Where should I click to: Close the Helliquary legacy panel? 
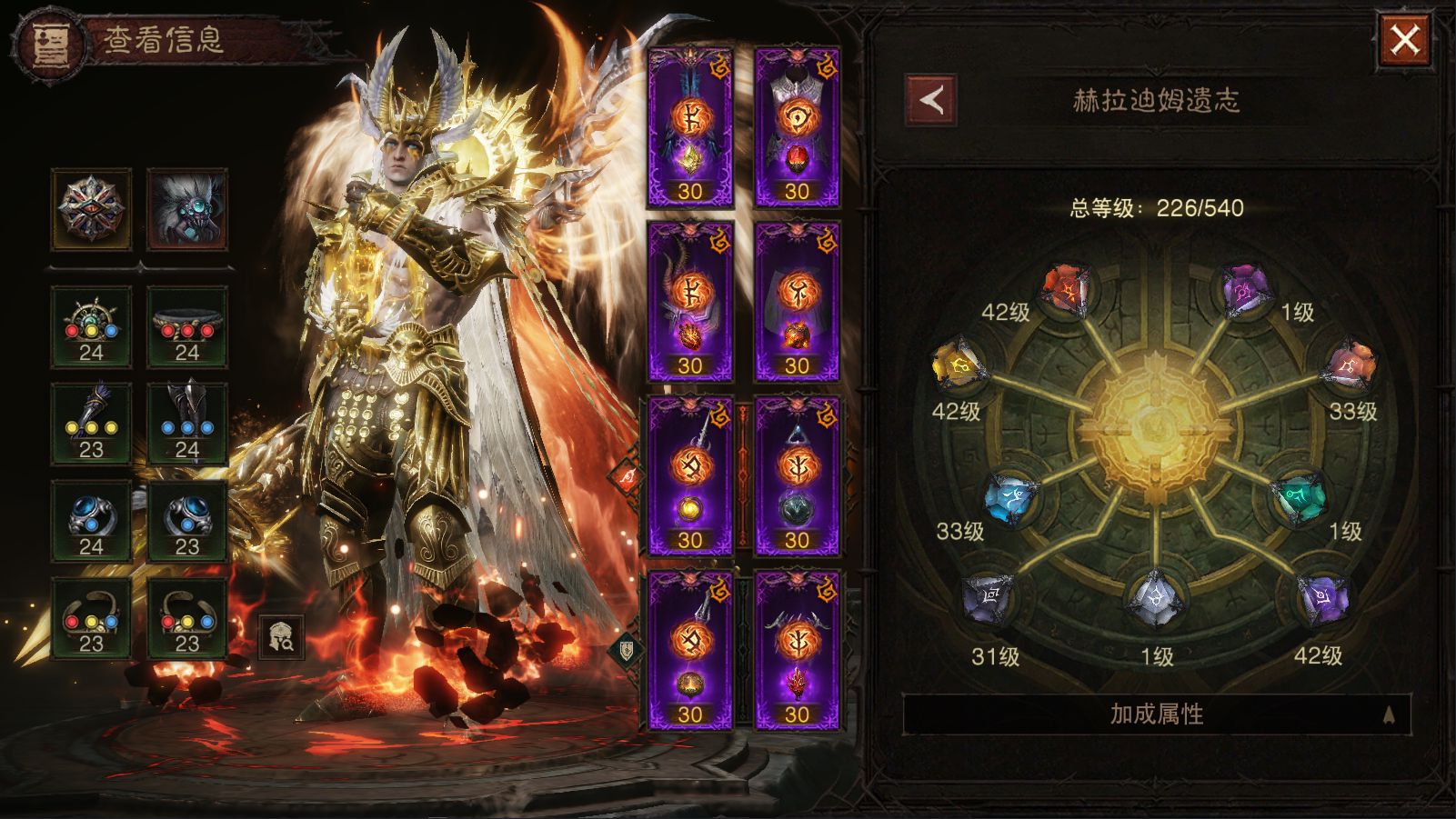[1404, 39]
